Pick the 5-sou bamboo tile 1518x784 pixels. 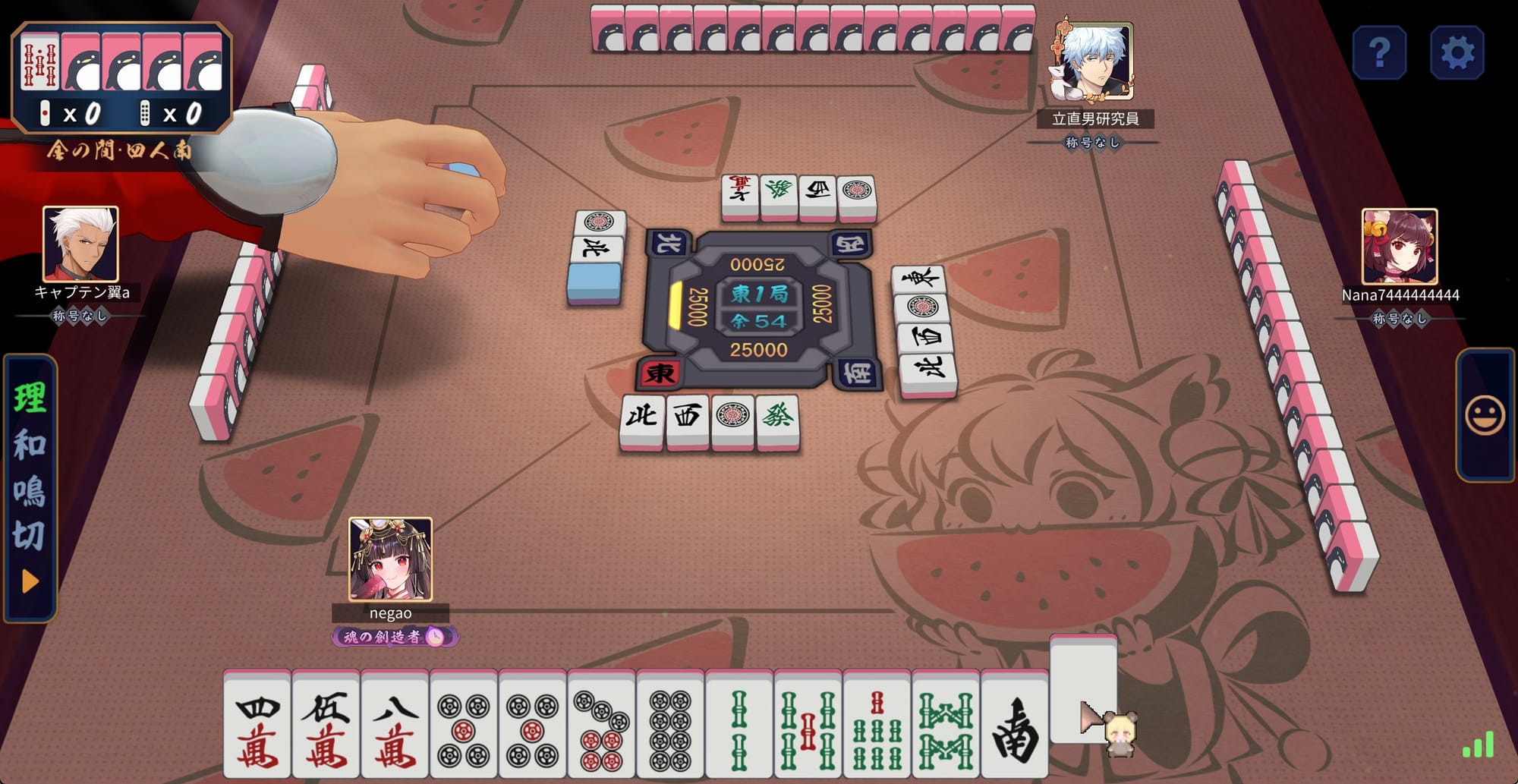[x=808, y=726]
